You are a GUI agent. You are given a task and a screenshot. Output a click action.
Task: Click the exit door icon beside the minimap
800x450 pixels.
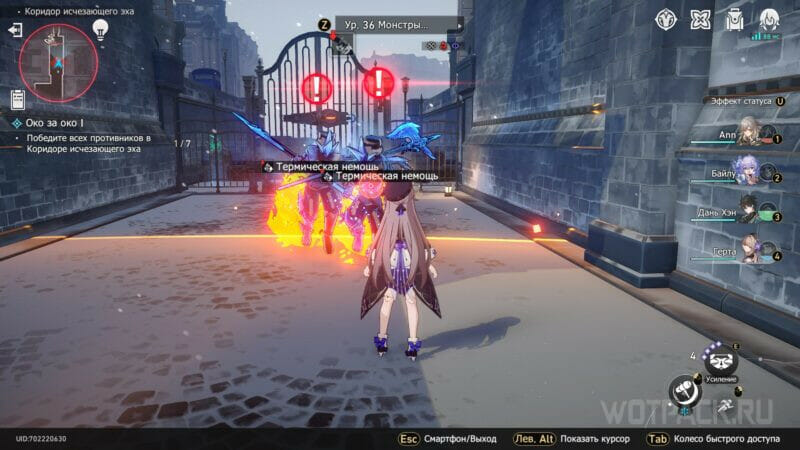15,31
